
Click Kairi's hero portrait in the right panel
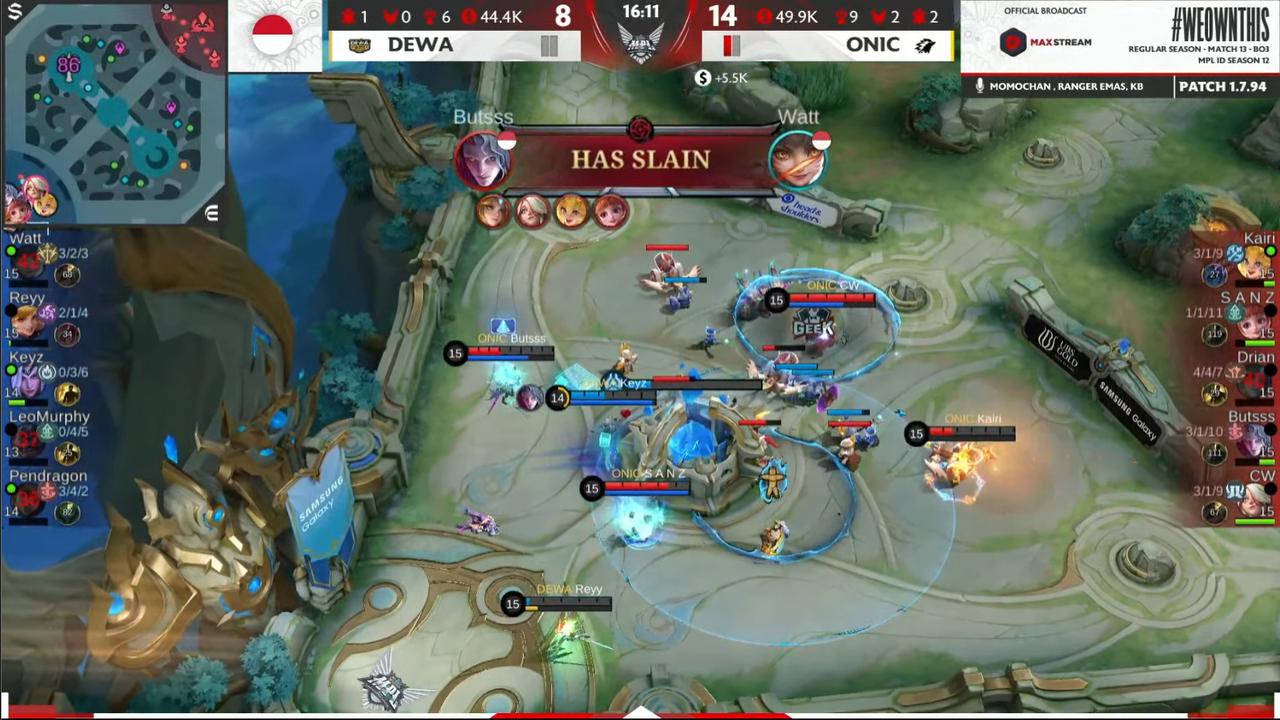pos(1253,260)
